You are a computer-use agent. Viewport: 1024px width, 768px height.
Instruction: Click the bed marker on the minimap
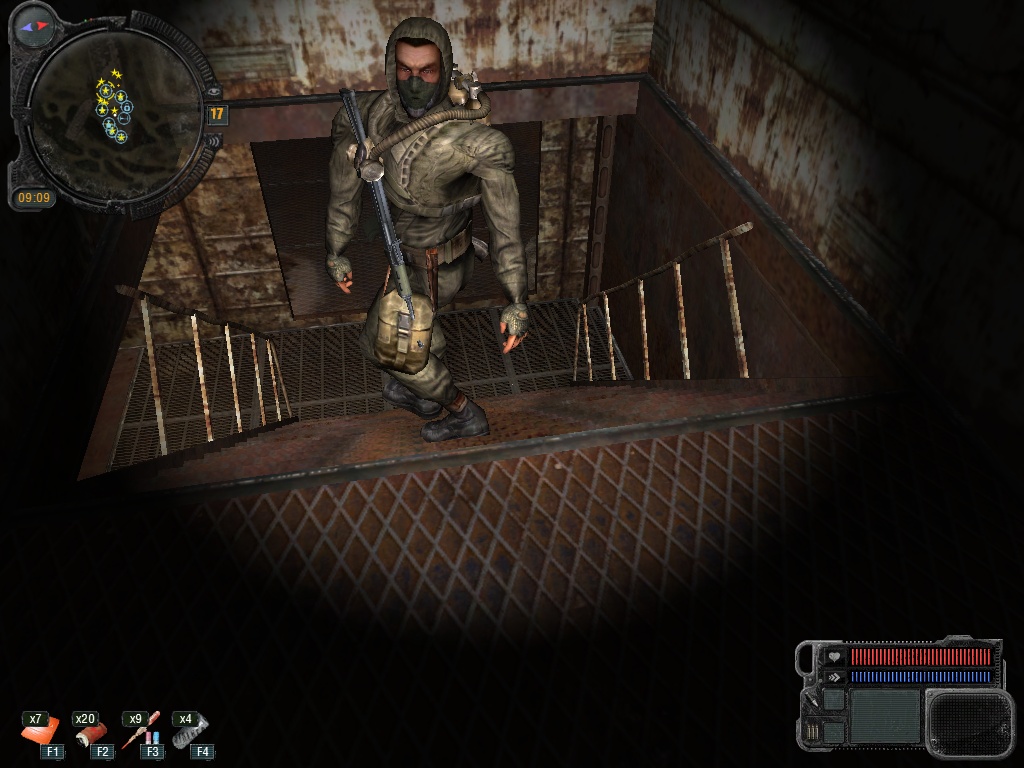122,119
